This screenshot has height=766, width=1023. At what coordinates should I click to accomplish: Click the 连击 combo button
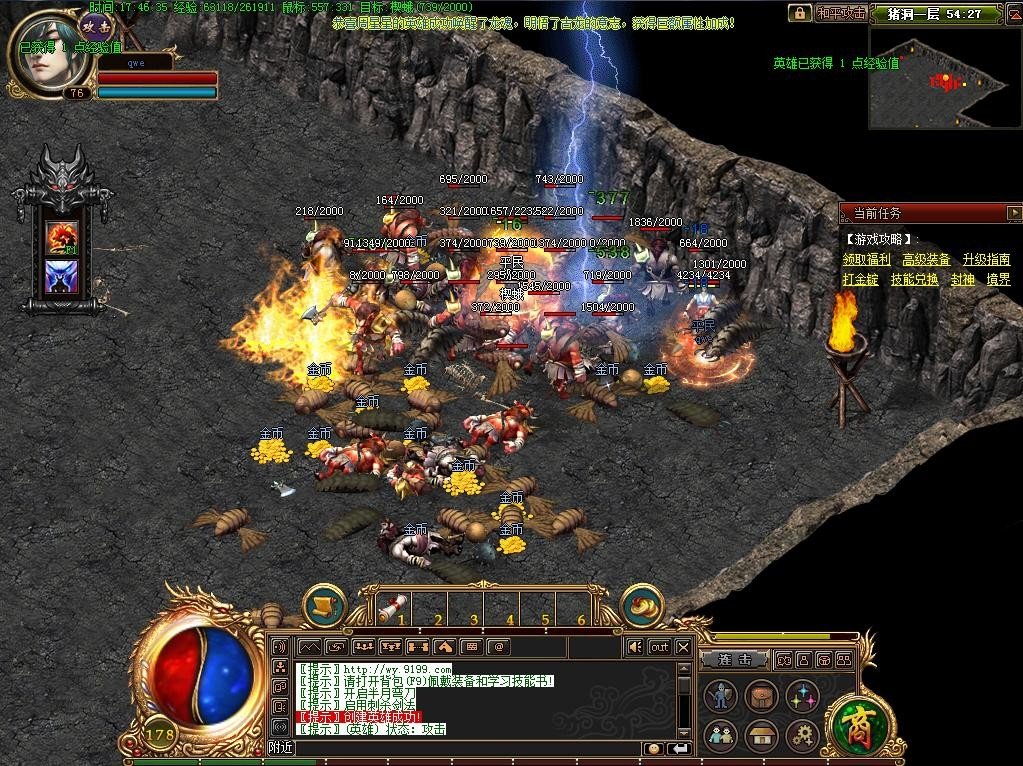tap(733, 660)
